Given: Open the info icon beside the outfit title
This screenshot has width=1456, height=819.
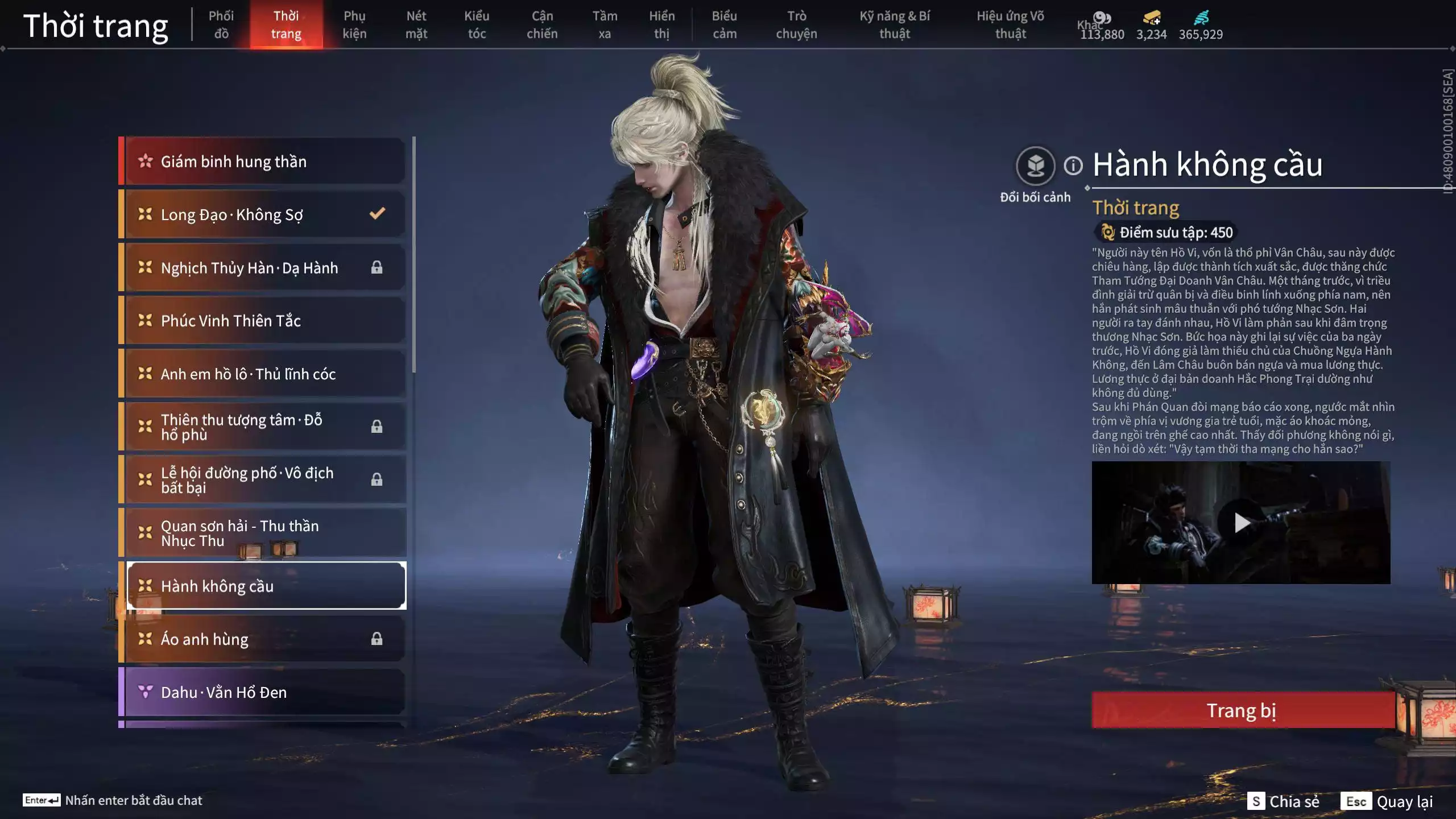Looking at the screenshot, I should point(1073,166).
